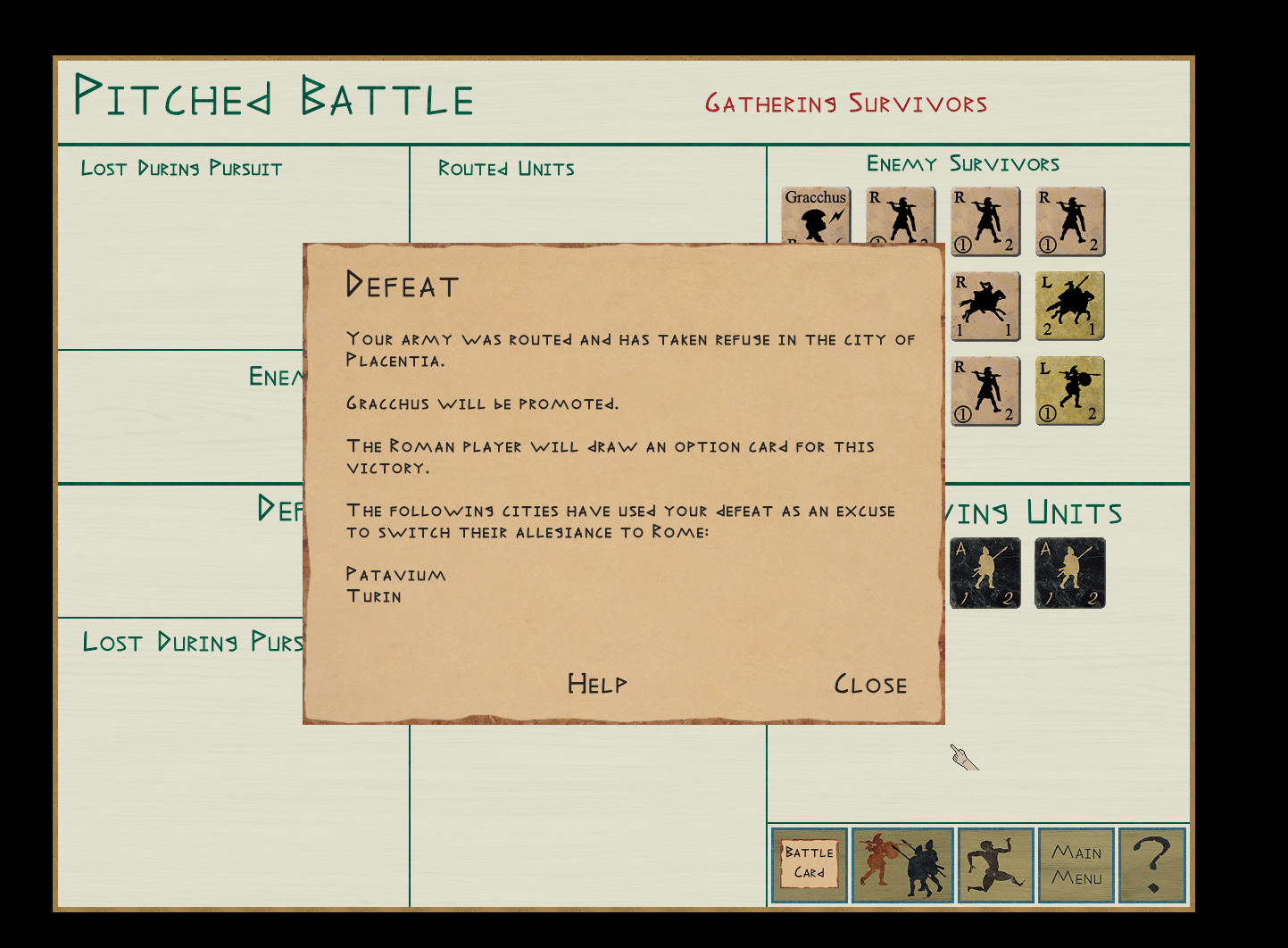Click the question mark help button
The height and width of the screenshot is (948, 1288).
click(1152, 864)
